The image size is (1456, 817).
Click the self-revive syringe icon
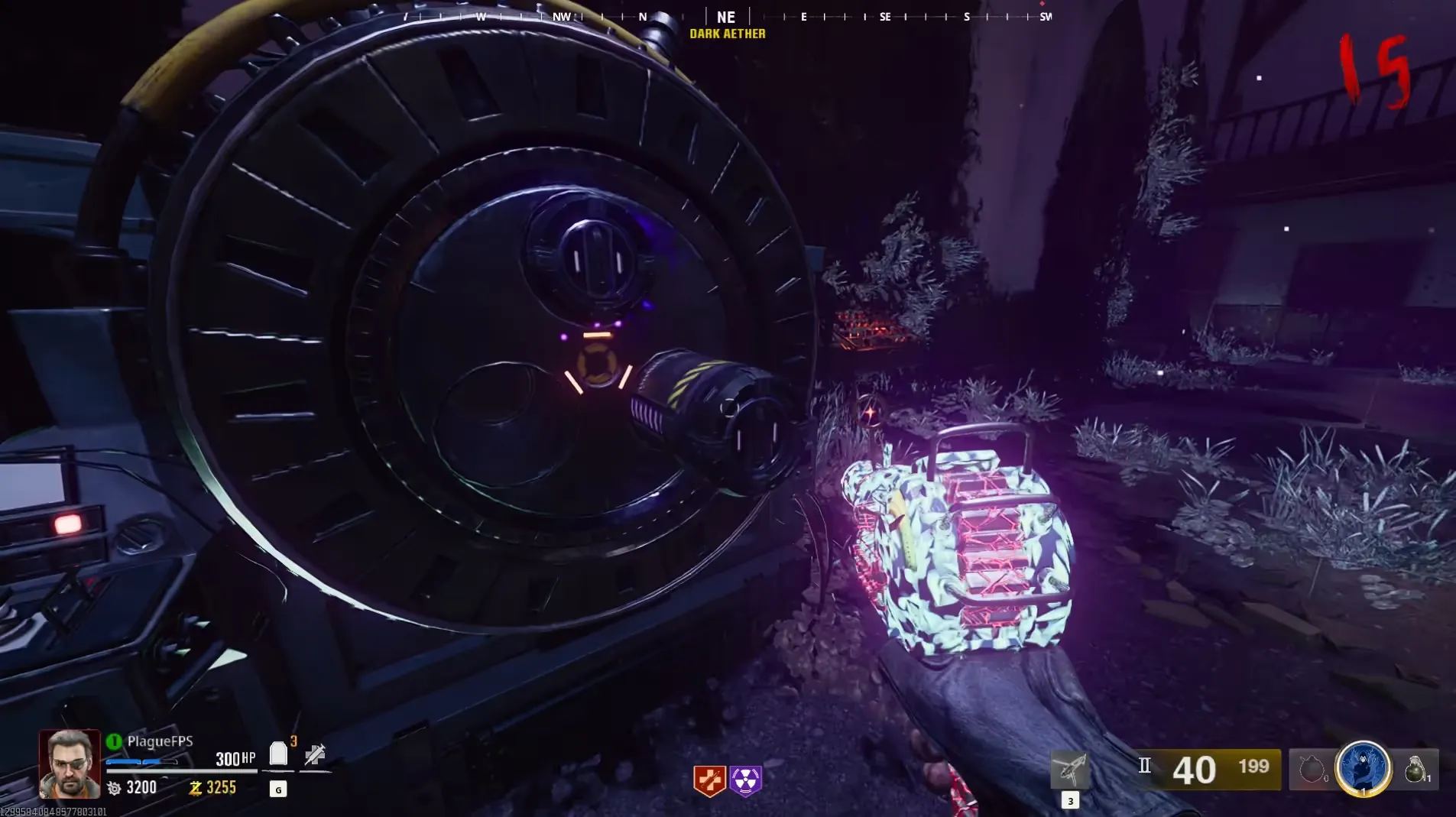coord(315,755)
